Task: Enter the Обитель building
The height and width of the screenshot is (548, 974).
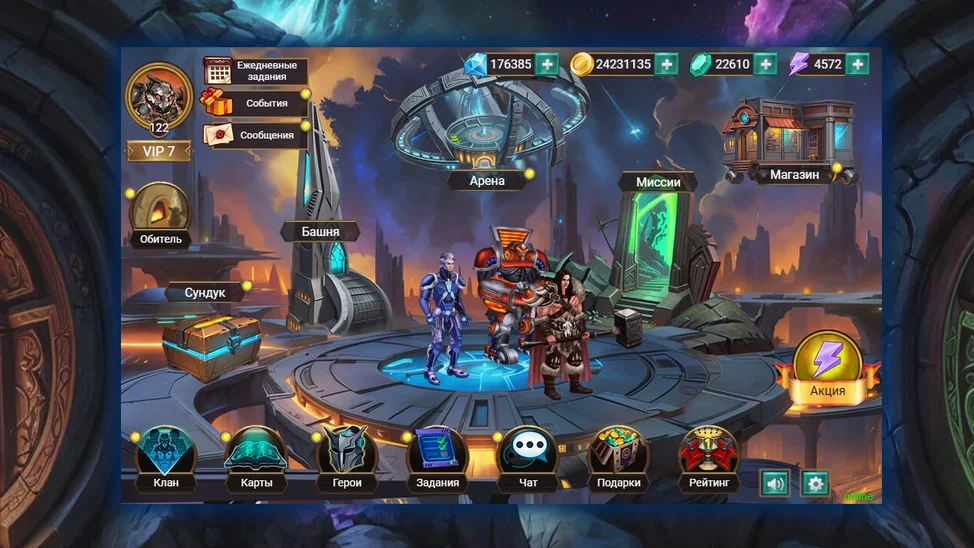Action: click(x=160, y=213)
